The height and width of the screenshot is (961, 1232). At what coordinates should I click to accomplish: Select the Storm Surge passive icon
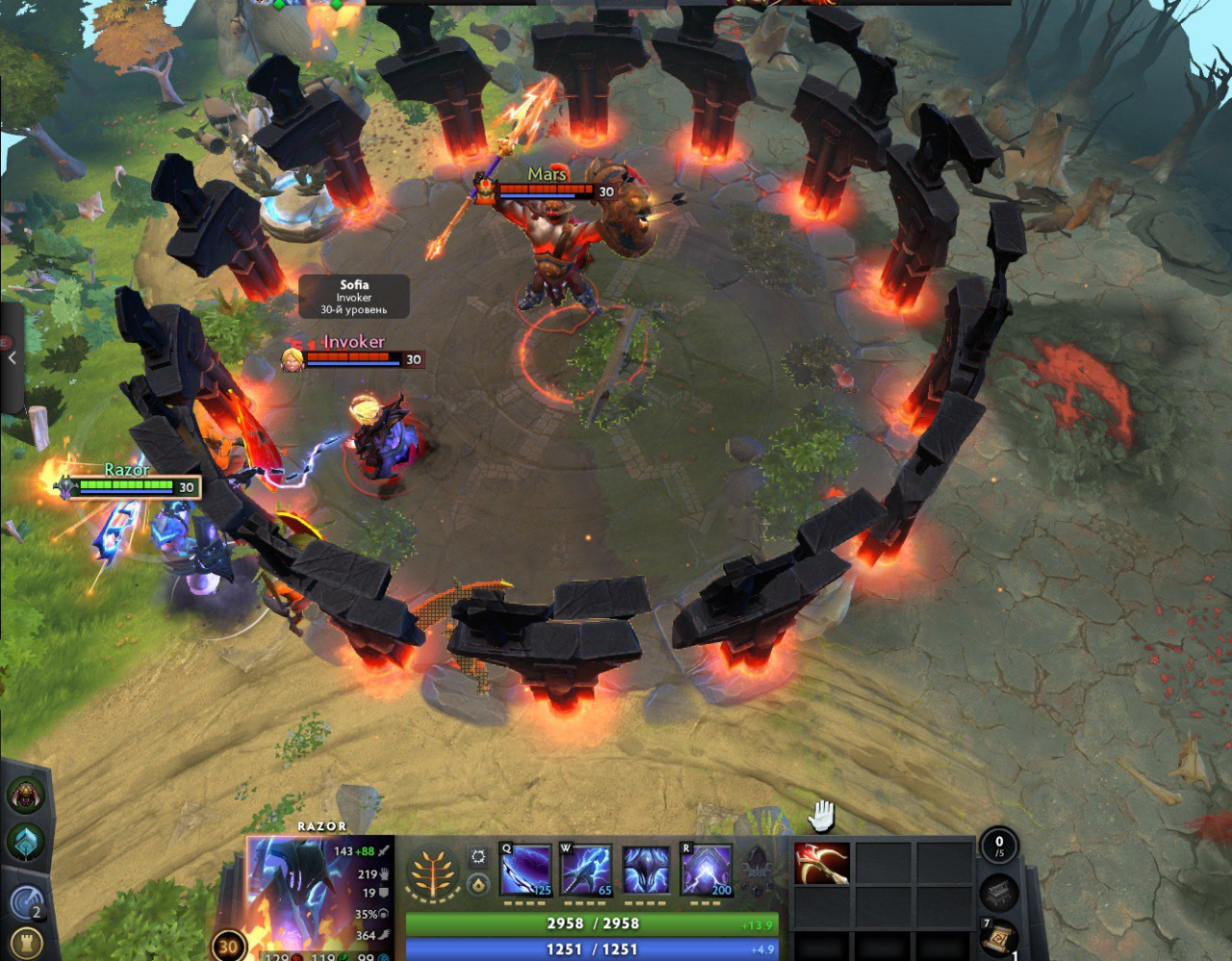pos(646,871)
